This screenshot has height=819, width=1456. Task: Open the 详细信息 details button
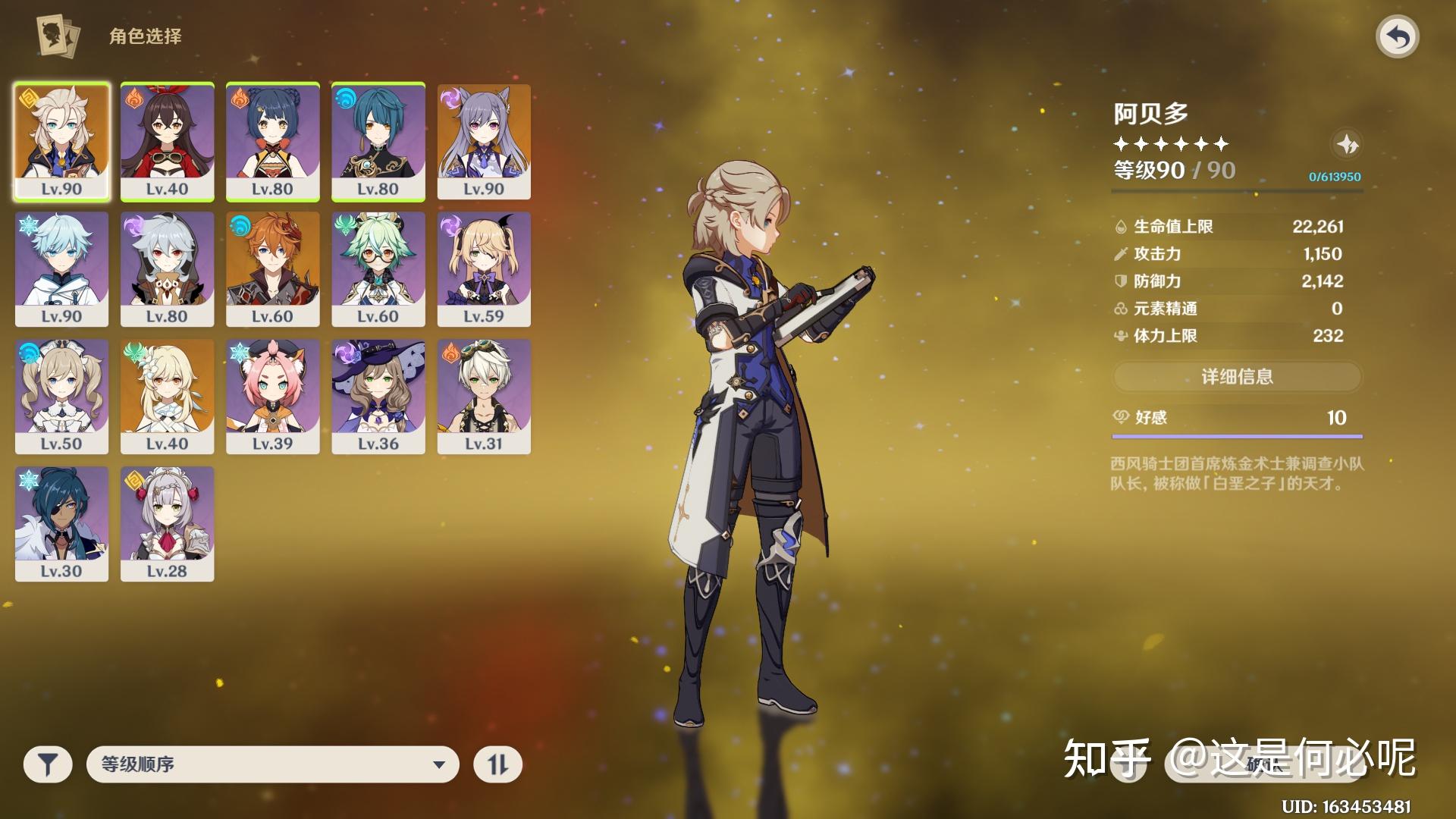coord(1237,376)
